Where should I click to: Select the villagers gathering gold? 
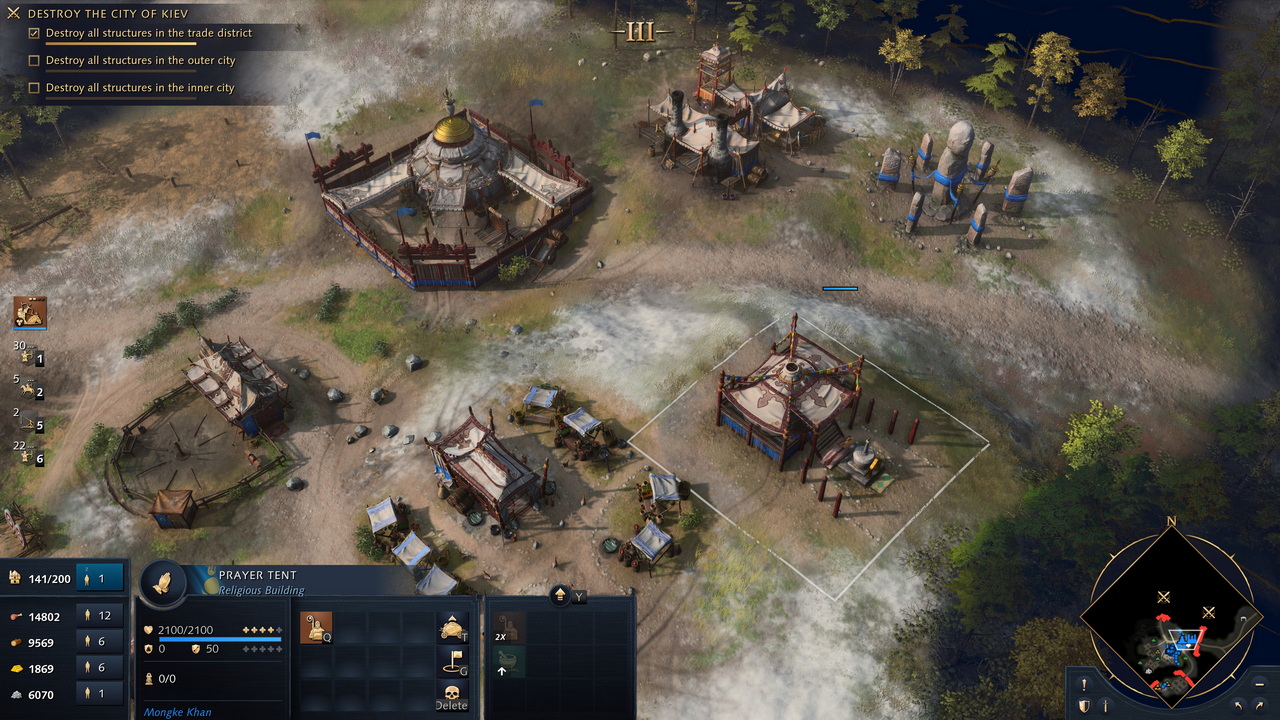(100, 668)
